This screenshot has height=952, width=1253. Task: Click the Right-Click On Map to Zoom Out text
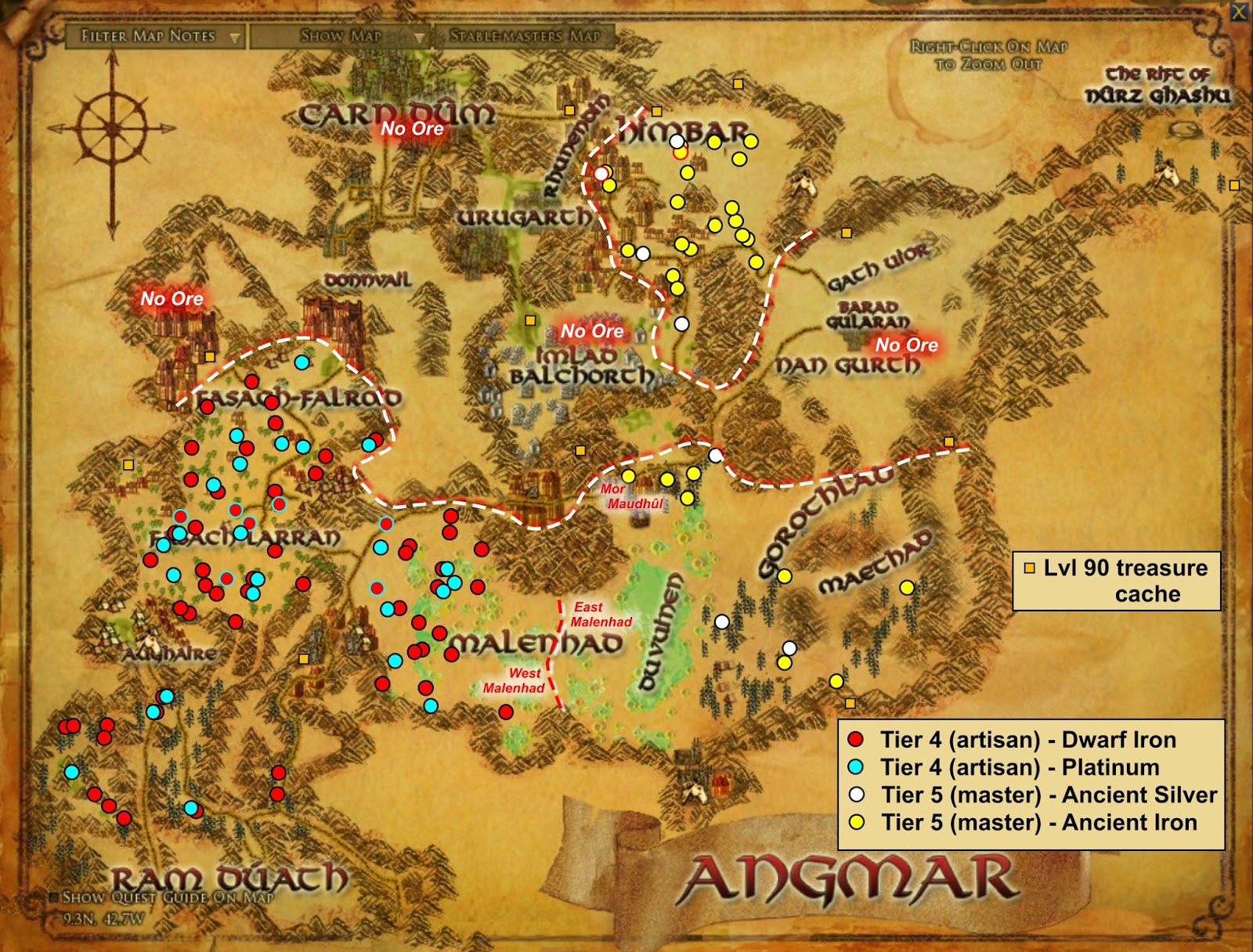click(989, 53)
